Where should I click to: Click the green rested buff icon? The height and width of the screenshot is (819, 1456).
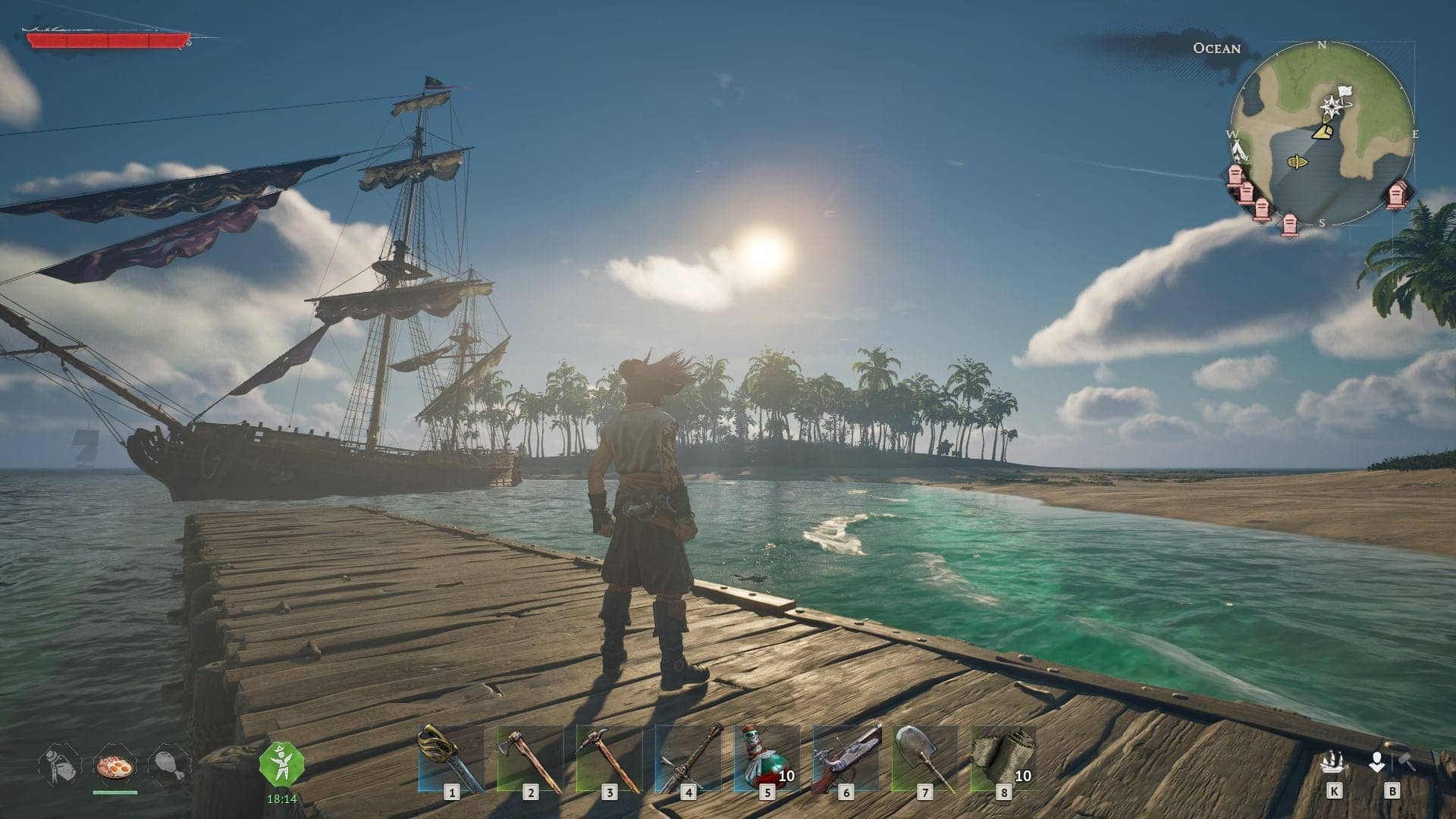pos(281,764)
